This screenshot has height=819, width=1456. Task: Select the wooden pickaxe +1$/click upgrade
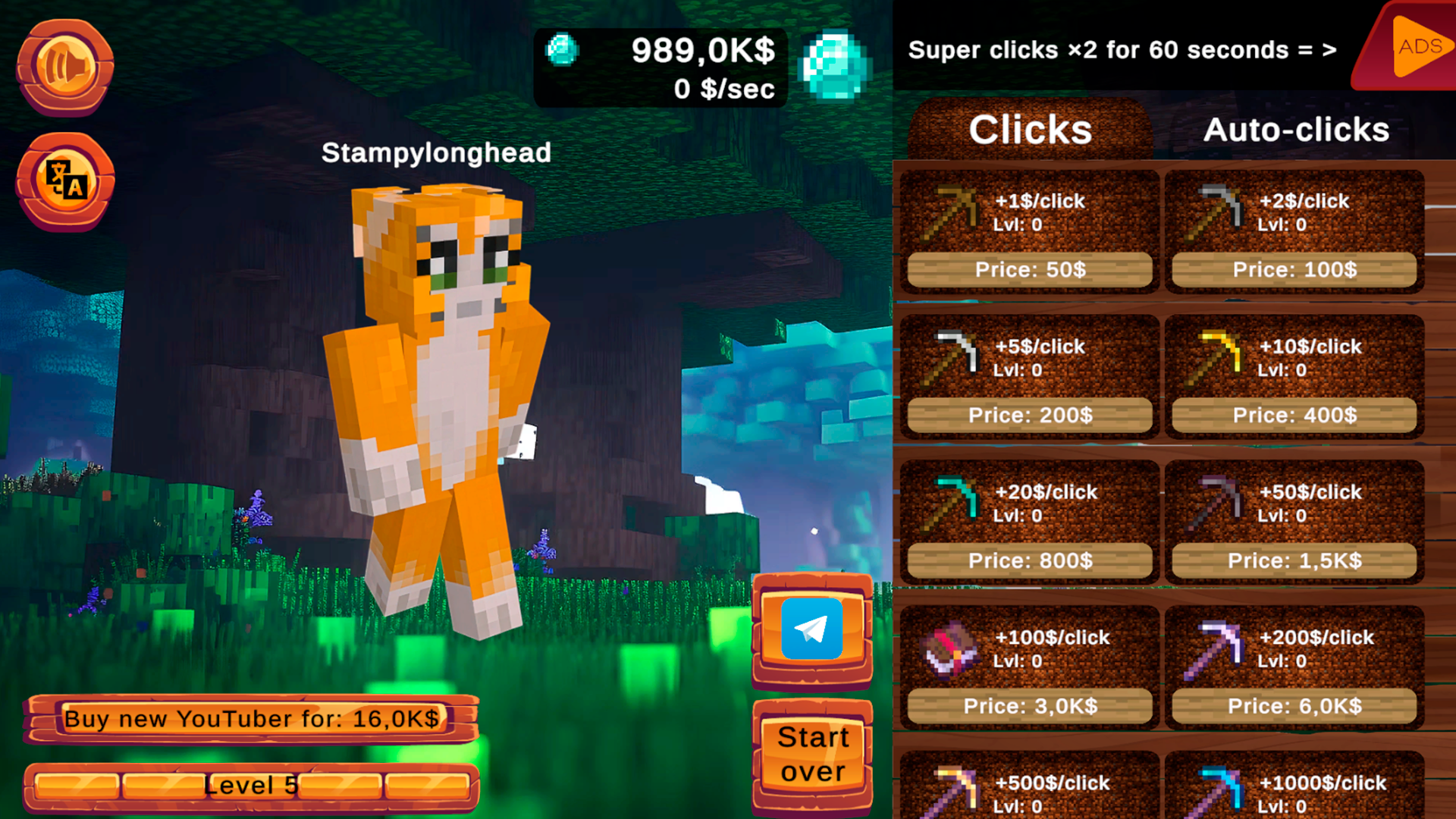click(x=1028, y=227)
